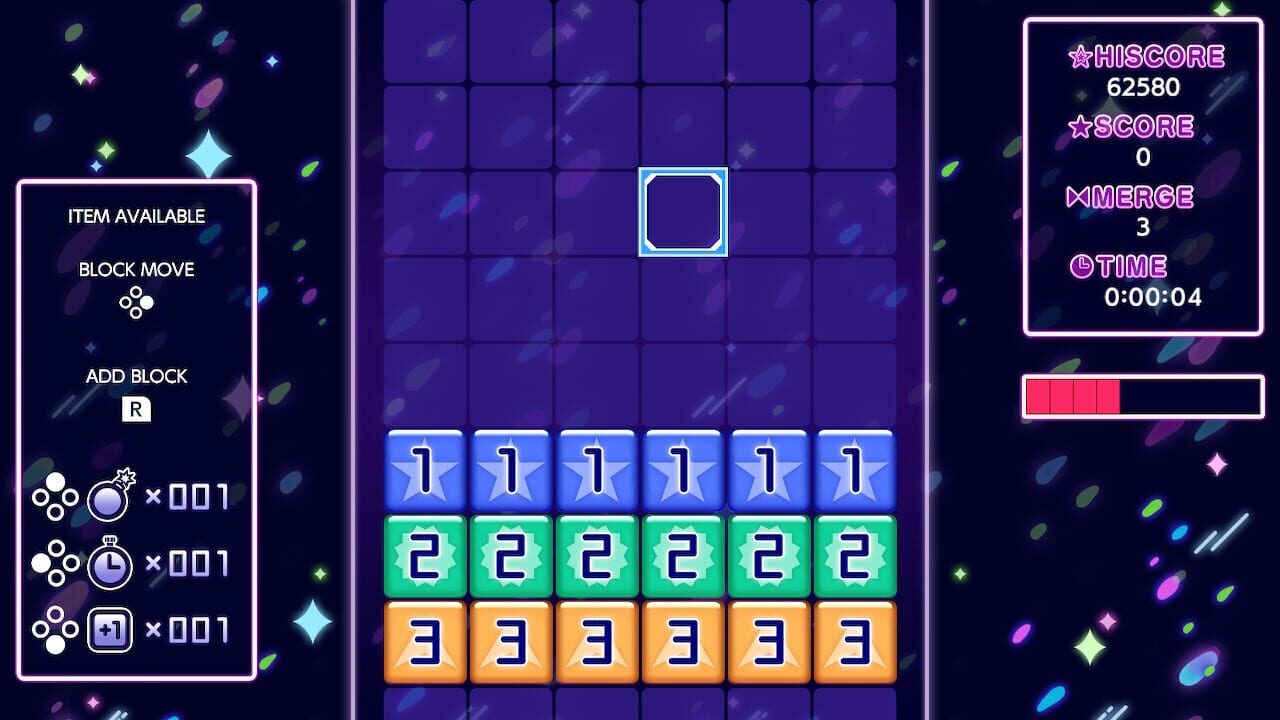Image resolution: width=1280 pixels, height=720 pixels.
Task: Click the R button Add Block icon
Action: [x=136, y=409]
